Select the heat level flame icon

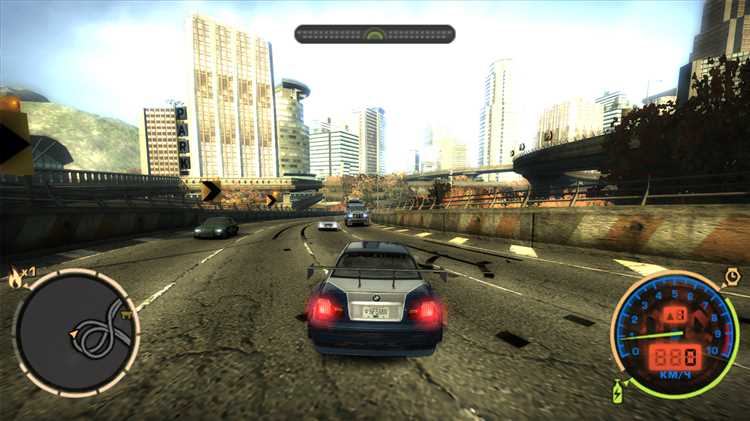click(16, 274)
